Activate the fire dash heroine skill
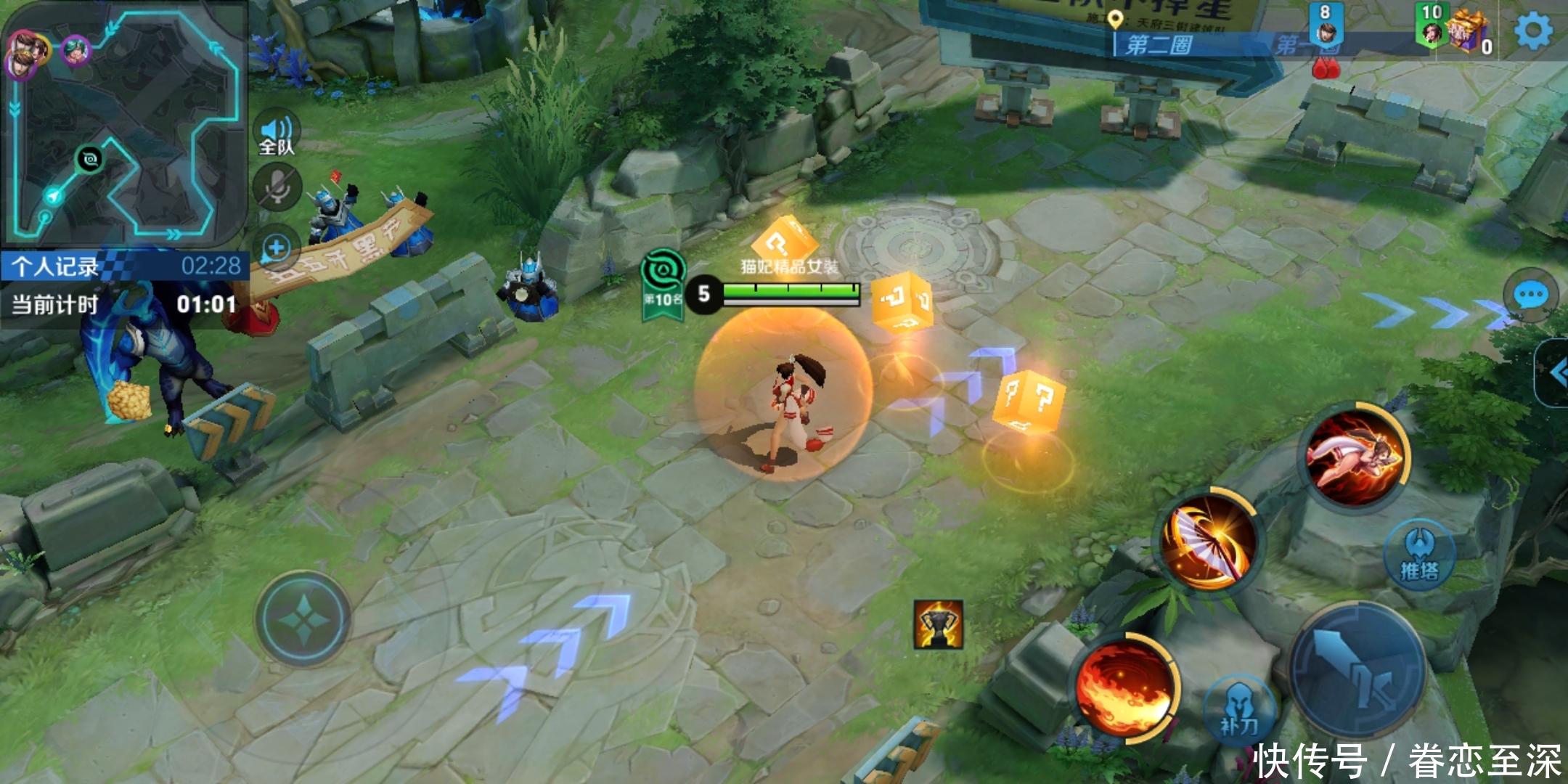Viewport: 1568px width, 784px height. tap(1354, 457)
